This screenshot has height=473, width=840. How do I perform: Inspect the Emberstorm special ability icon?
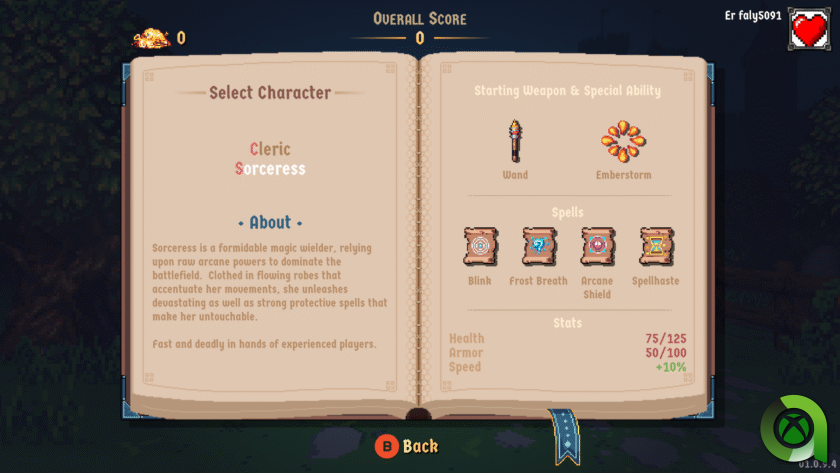(623, 142)
